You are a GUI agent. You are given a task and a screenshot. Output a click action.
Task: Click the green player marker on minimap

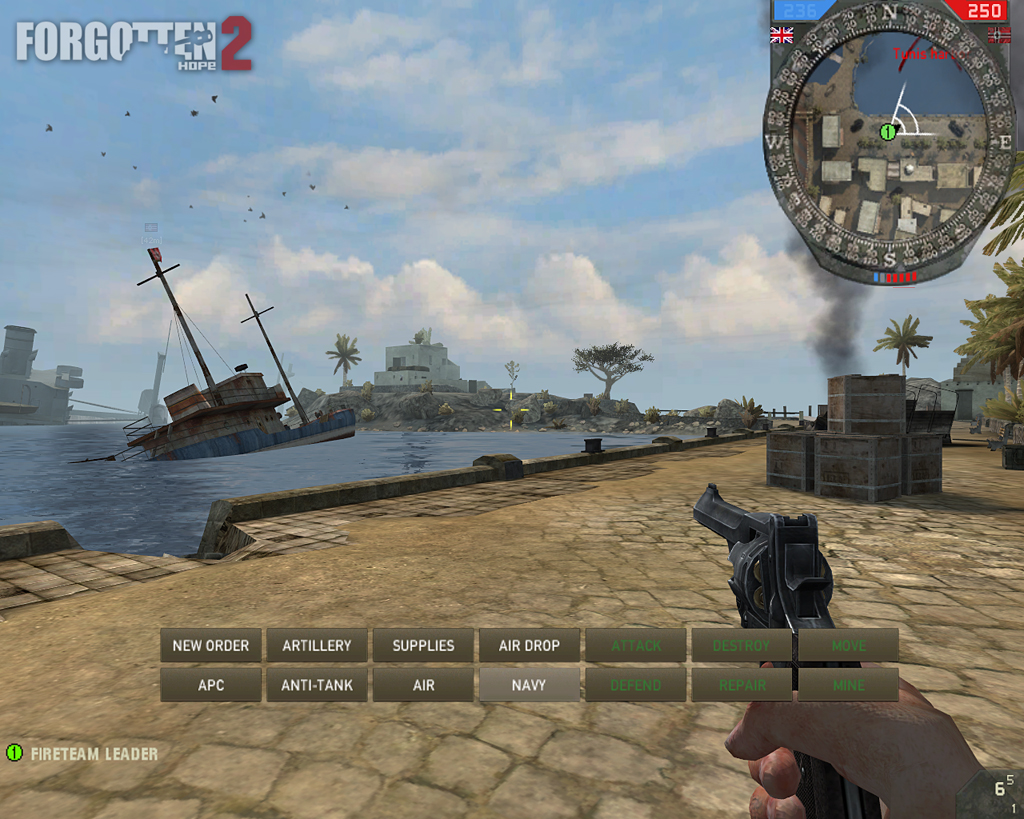[887, 131]
